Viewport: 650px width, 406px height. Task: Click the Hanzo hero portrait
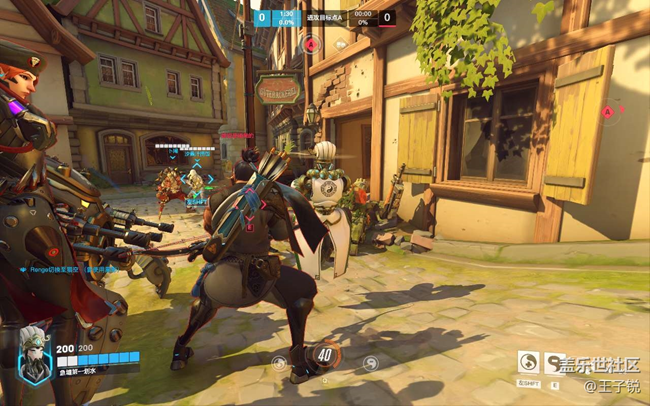34,354
